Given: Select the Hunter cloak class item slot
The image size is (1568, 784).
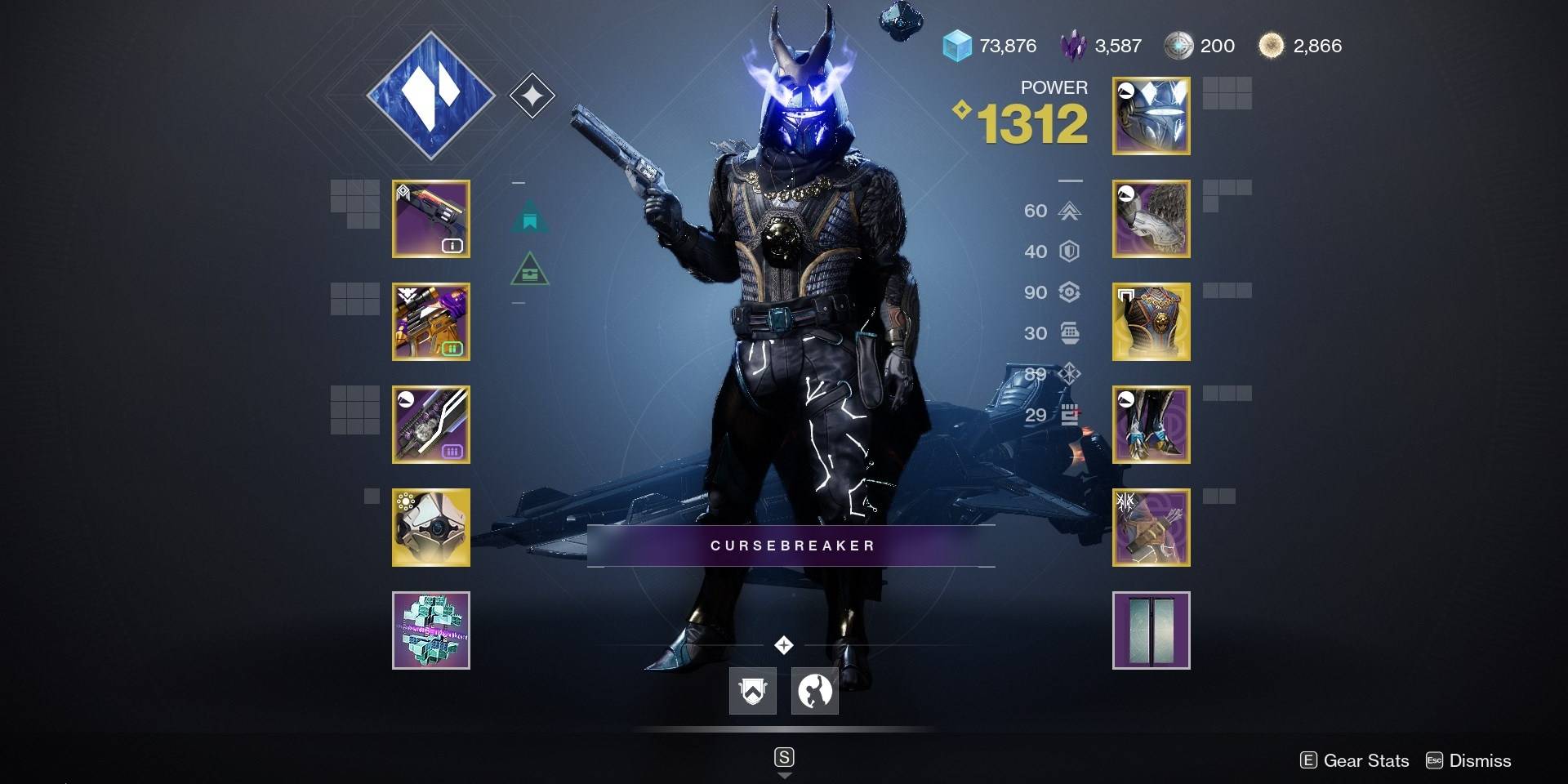Looking at the screenshot, I should pyautogui.click(x=1151, y=528).
